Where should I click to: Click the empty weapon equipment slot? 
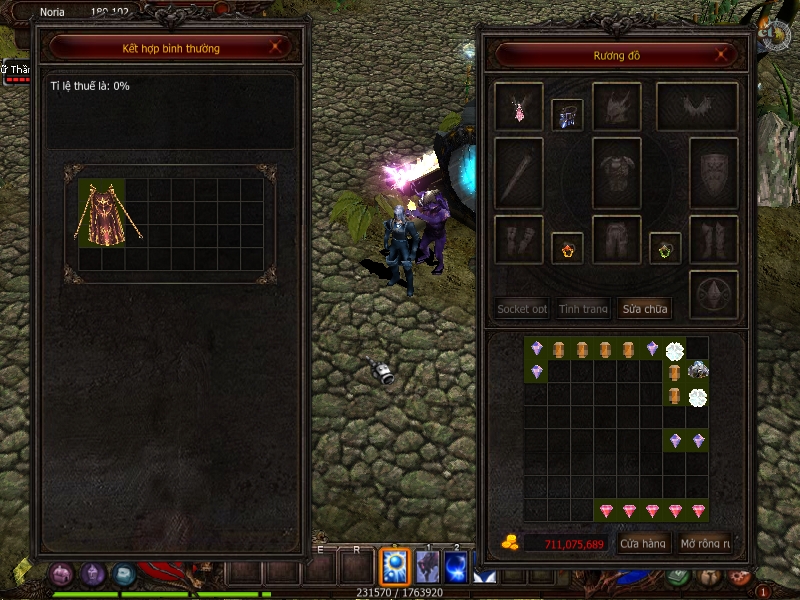[519, 173]
